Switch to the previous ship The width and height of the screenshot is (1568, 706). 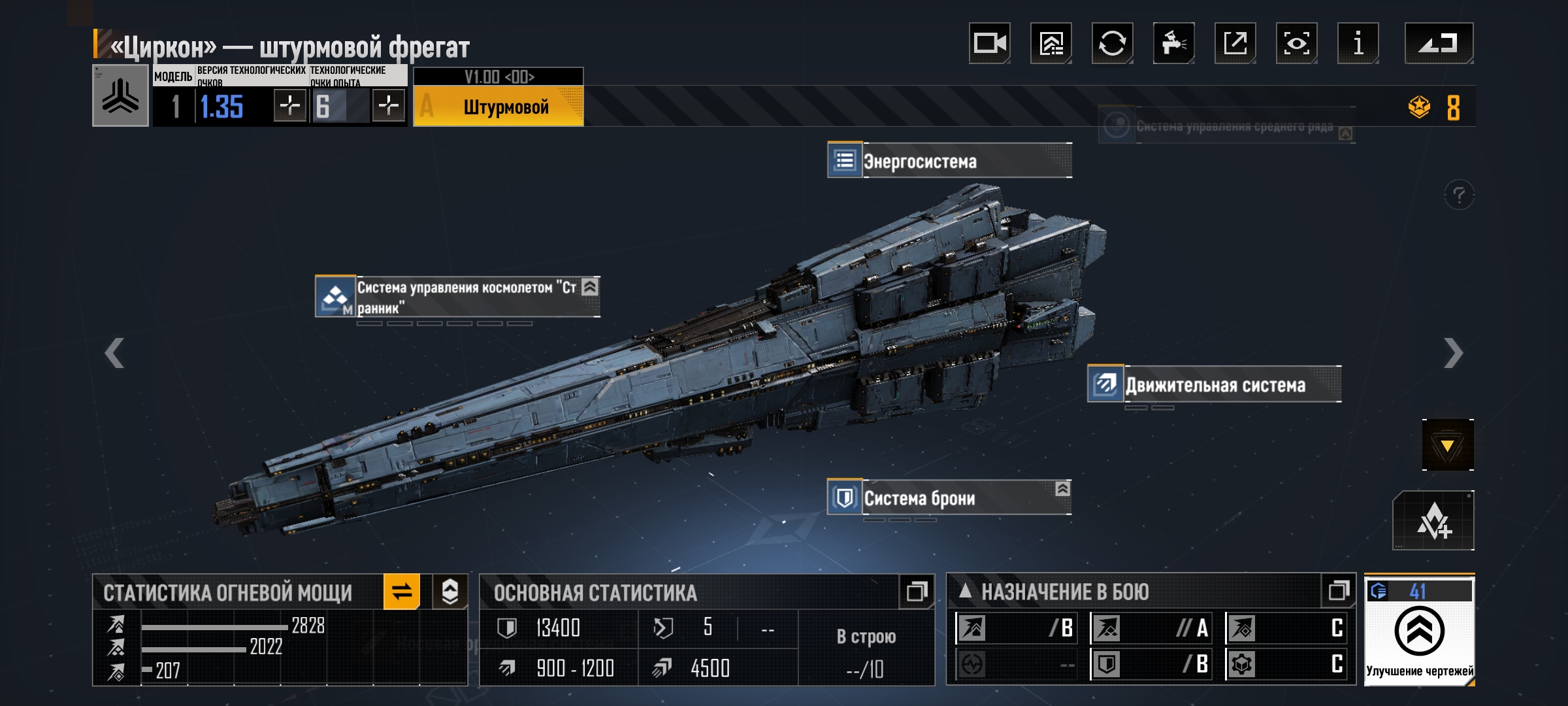(114, 353)
